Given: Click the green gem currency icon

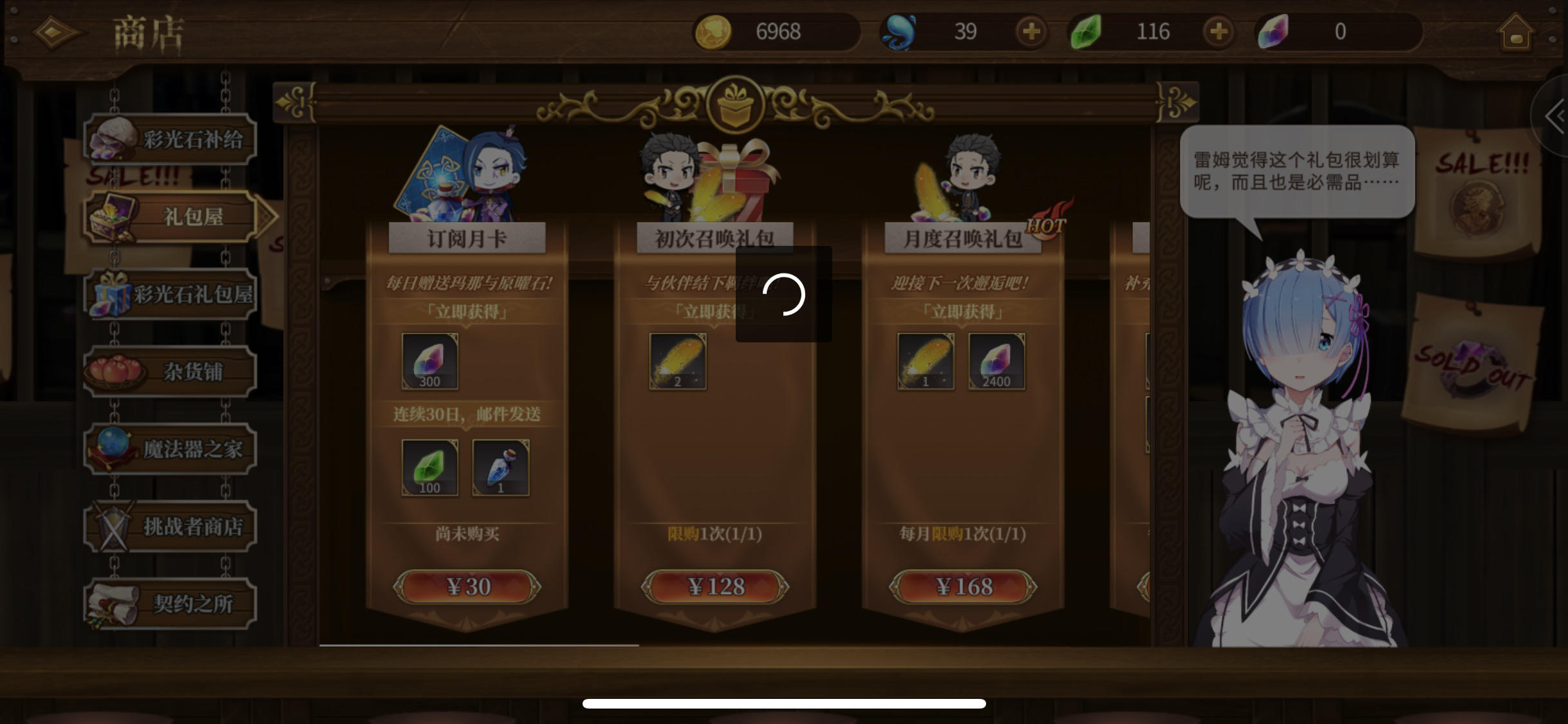Looking at the screenshot, I should 1088,31.
